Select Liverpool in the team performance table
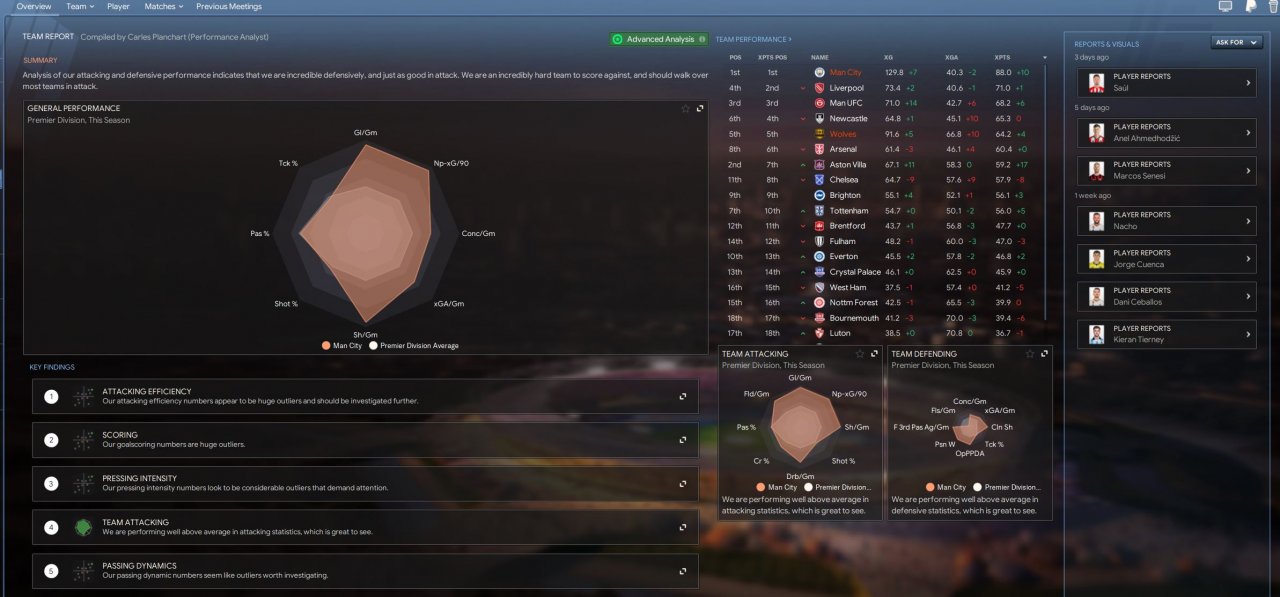 point(846,88)
